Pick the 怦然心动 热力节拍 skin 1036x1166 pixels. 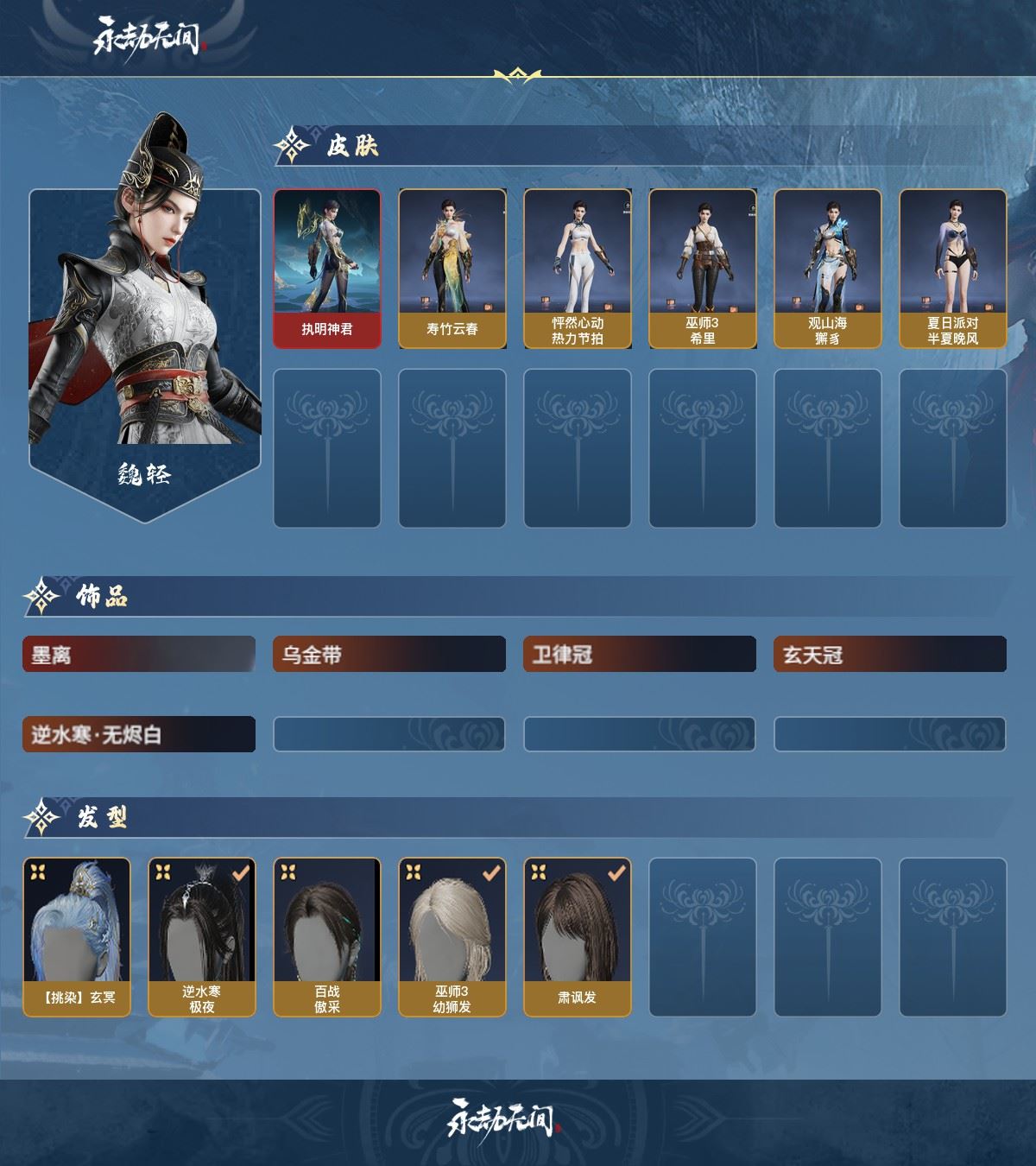[x=577, y=269]
